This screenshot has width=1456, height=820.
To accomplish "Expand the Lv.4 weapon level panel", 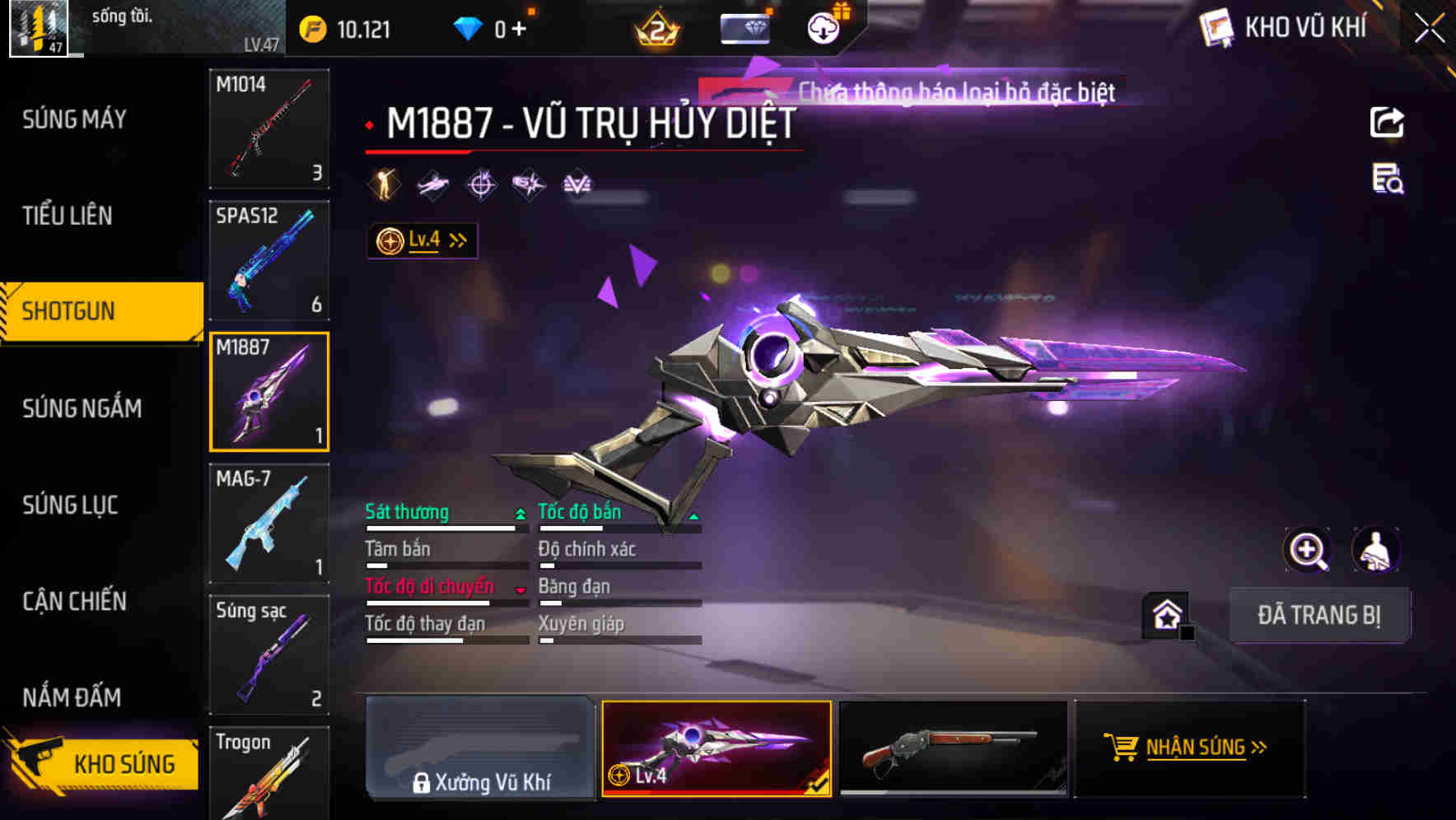I will 422,240.
